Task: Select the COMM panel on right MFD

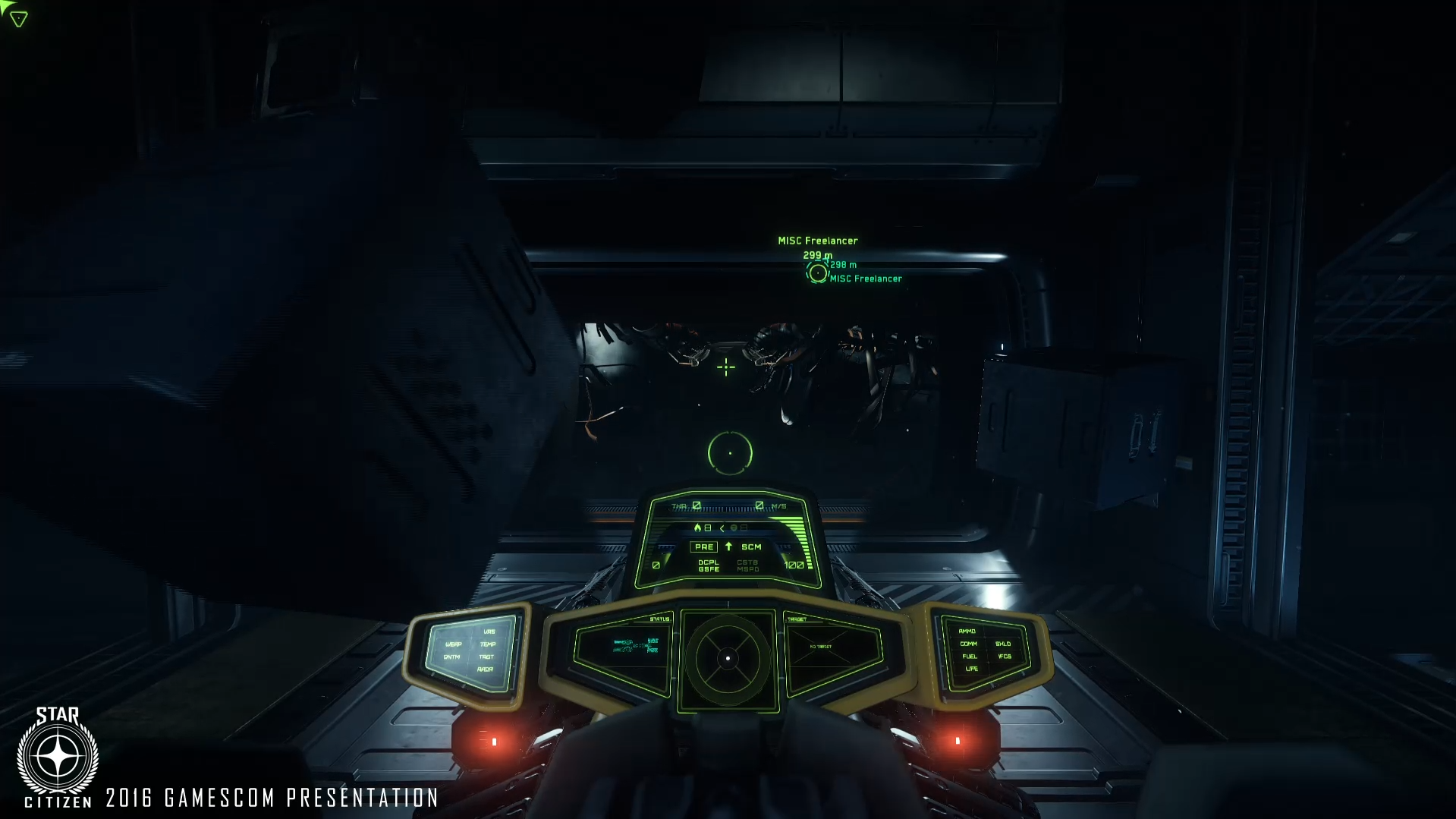Action: [x=969, y=644]
